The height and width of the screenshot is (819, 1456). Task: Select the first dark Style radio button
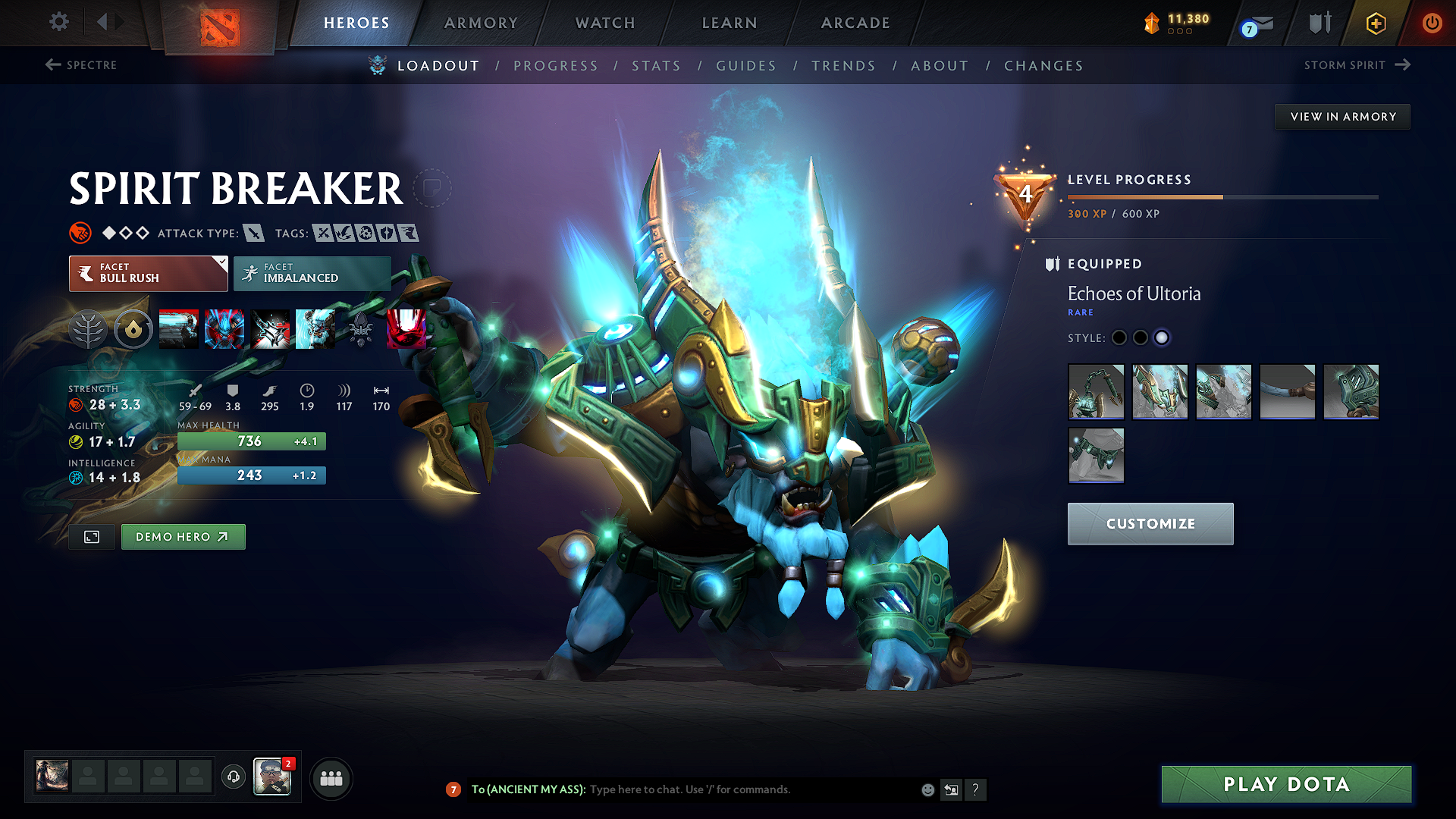pos(1119,338)
